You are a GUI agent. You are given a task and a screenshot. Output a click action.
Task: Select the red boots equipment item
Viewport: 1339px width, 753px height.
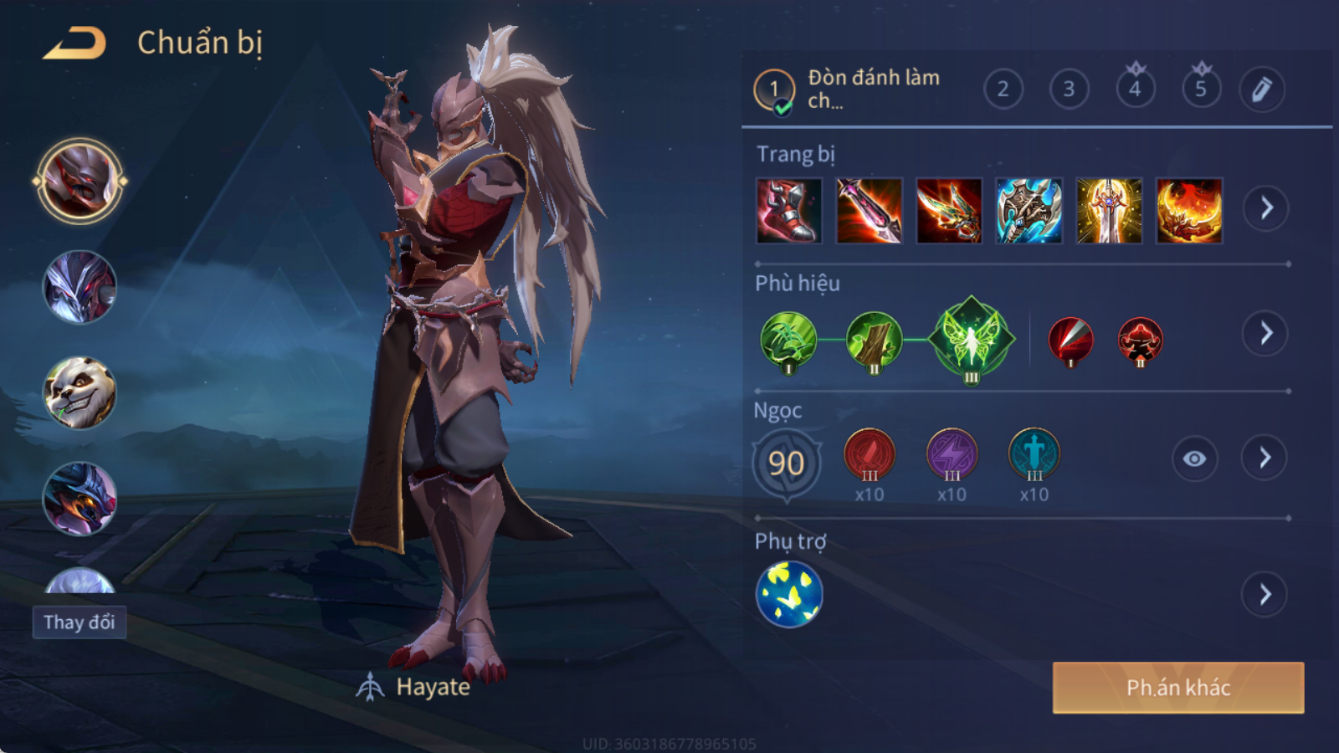(789, 211)
